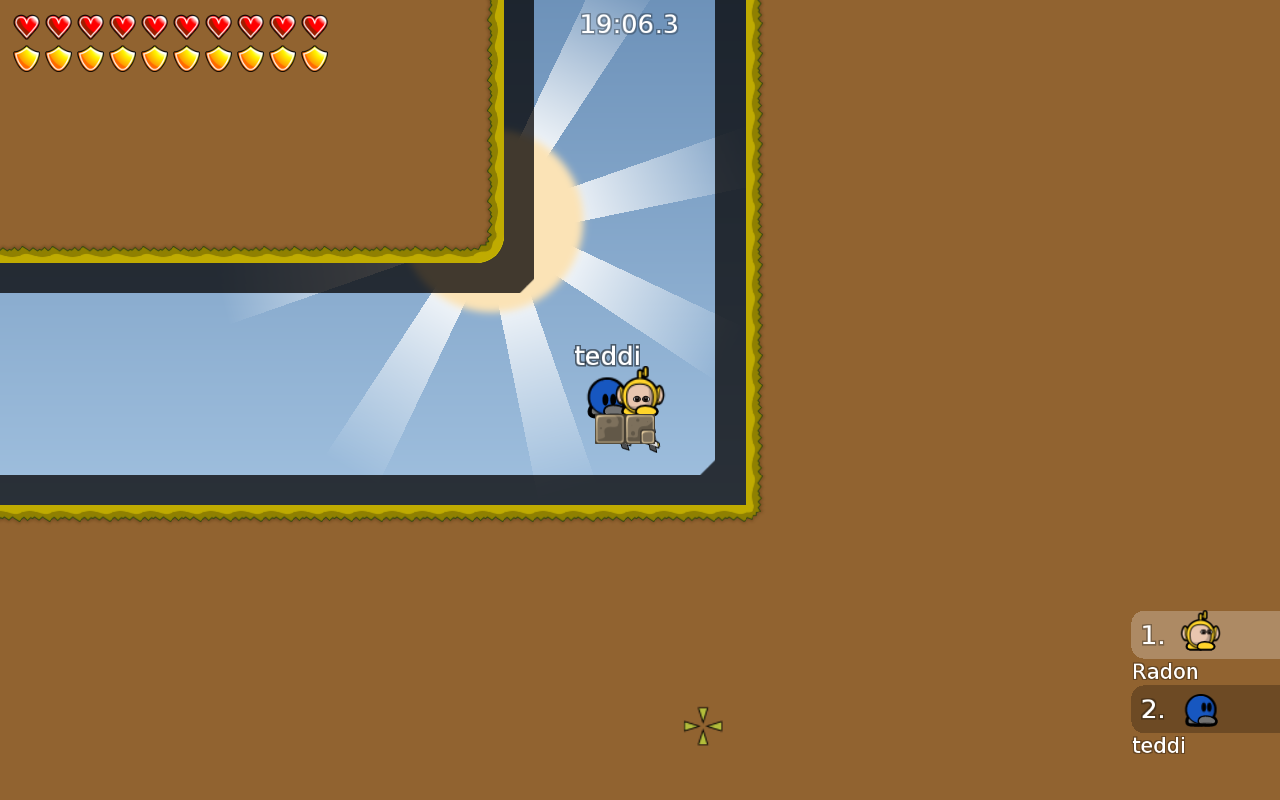
Task: Click the race timer showing 19:06.3
Action: pyautogui.click(x=628, y=23)
